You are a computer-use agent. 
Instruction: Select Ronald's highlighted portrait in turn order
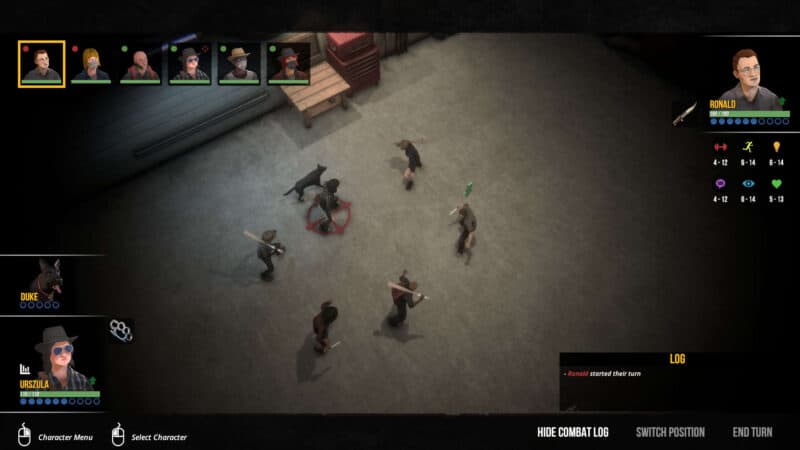(41, 63)
